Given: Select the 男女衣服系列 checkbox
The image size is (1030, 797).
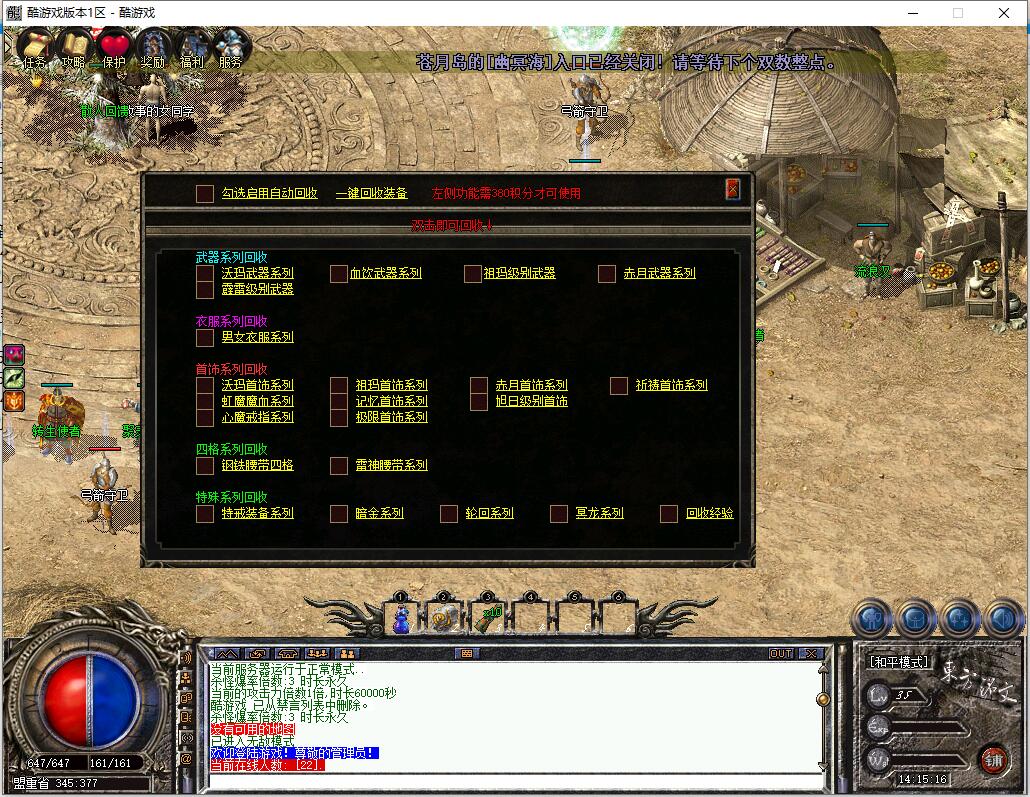Looking at the screenshot, I should tap(205, 337).
